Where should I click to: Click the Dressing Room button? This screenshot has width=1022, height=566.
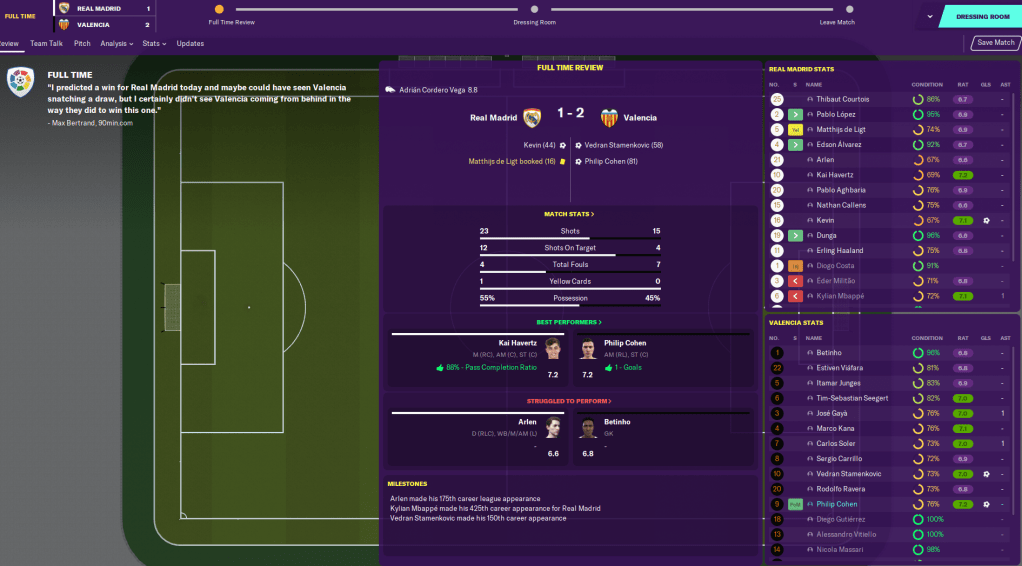pos(983,17)
